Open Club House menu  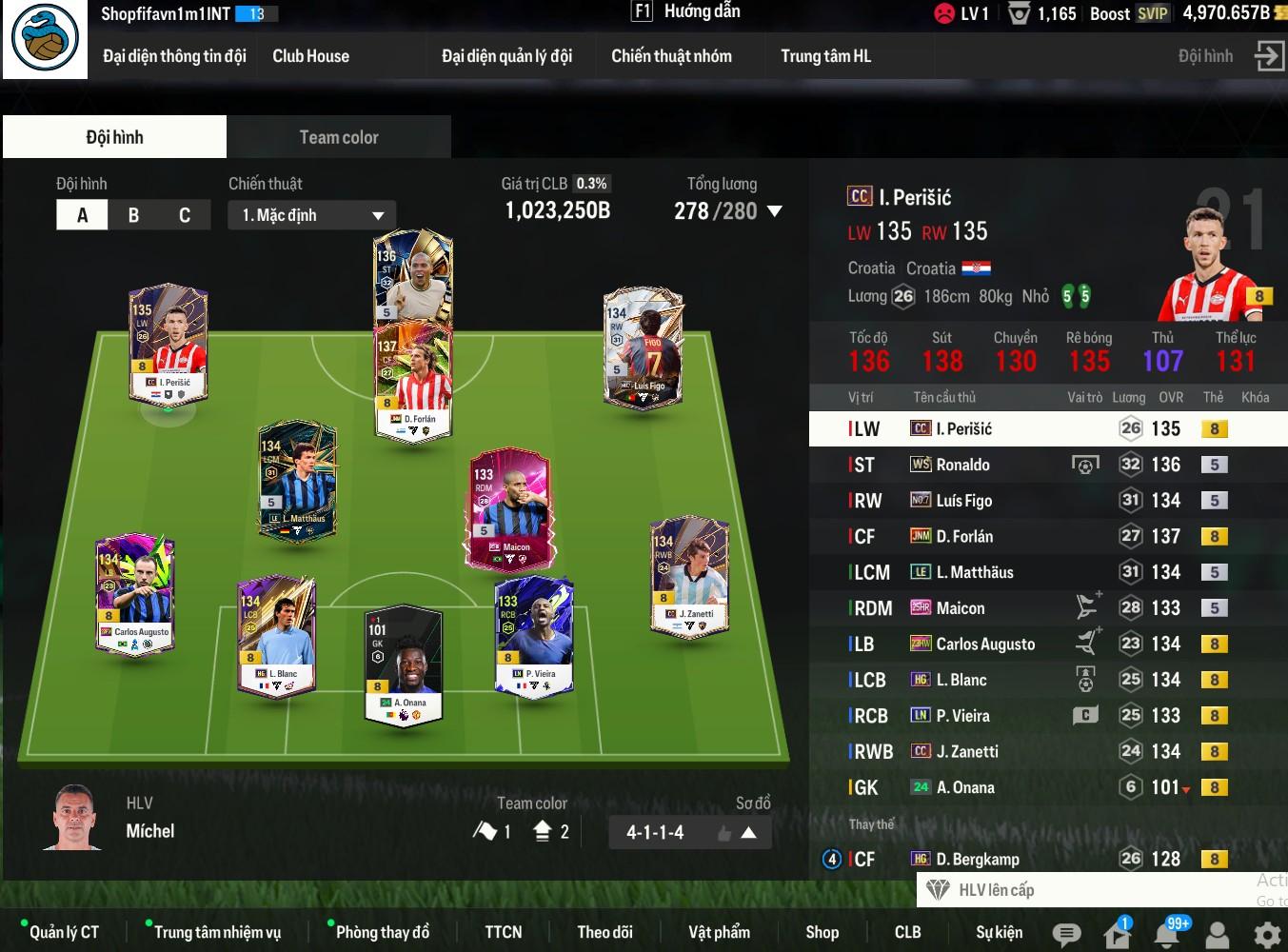(x=310, y=56)
